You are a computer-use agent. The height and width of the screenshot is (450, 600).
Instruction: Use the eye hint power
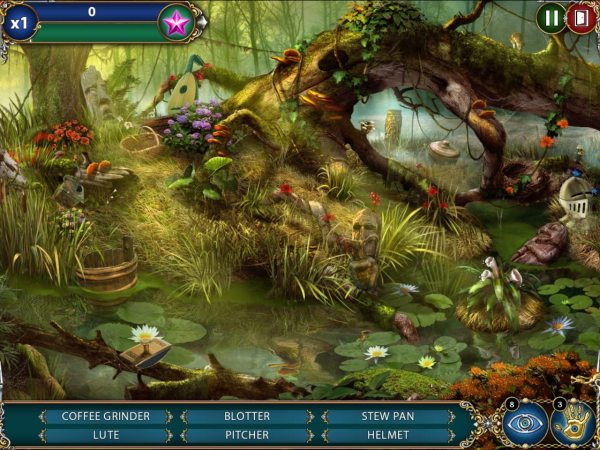(x=524, y=424)
